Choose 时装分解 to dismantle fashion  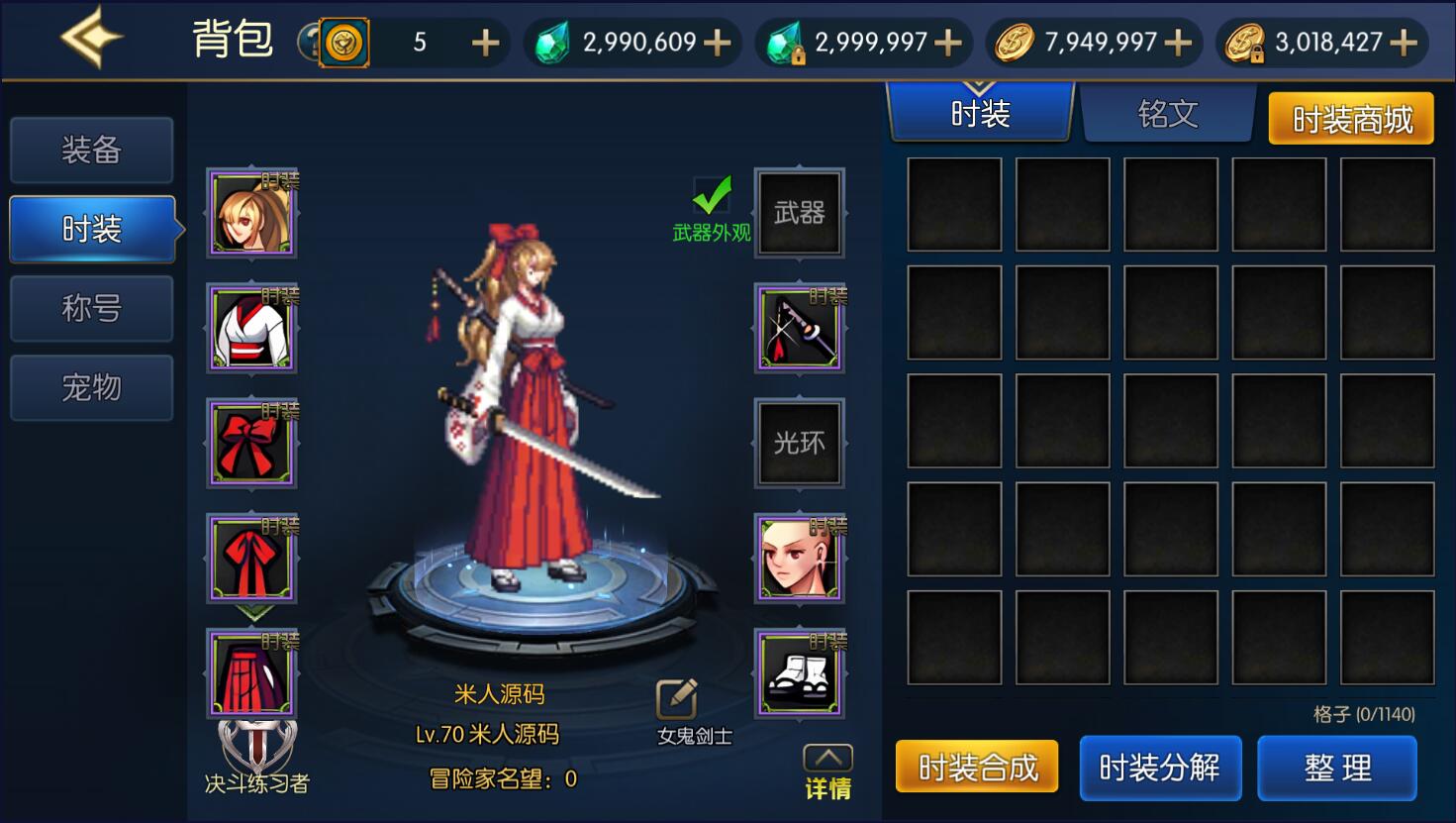1160,768
